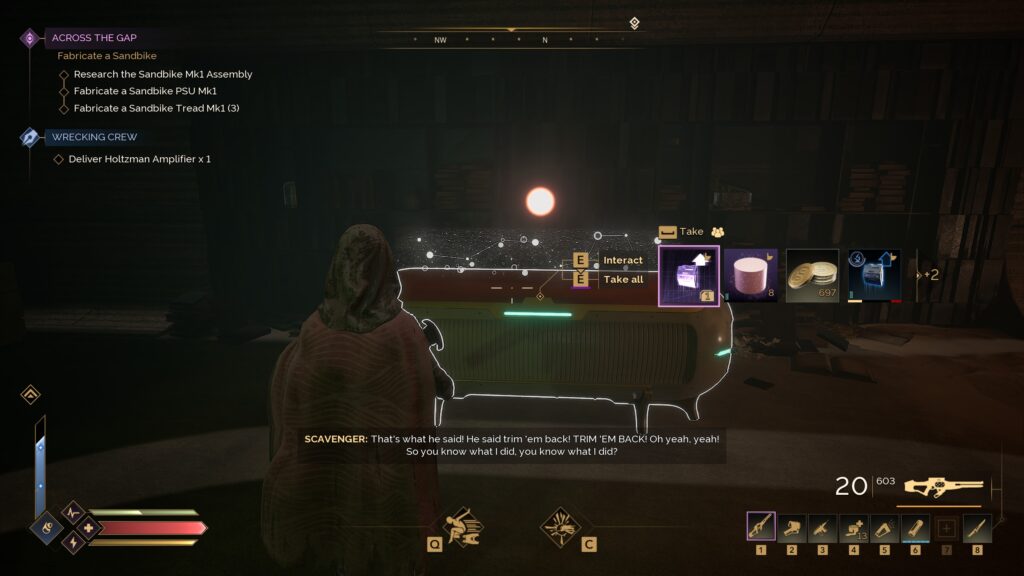This screenshot has width=1024, height=576.
Task: Open the Across the Gap quest tracker
Action: click(94, 38)
